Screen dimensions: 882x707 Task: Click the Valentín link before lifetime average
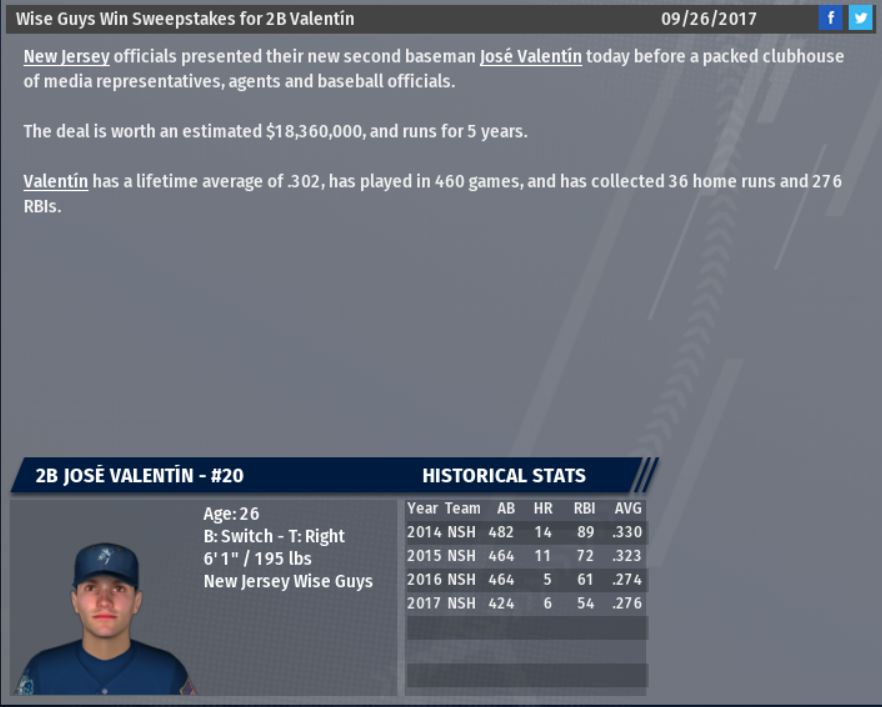(x=55, y=182)
